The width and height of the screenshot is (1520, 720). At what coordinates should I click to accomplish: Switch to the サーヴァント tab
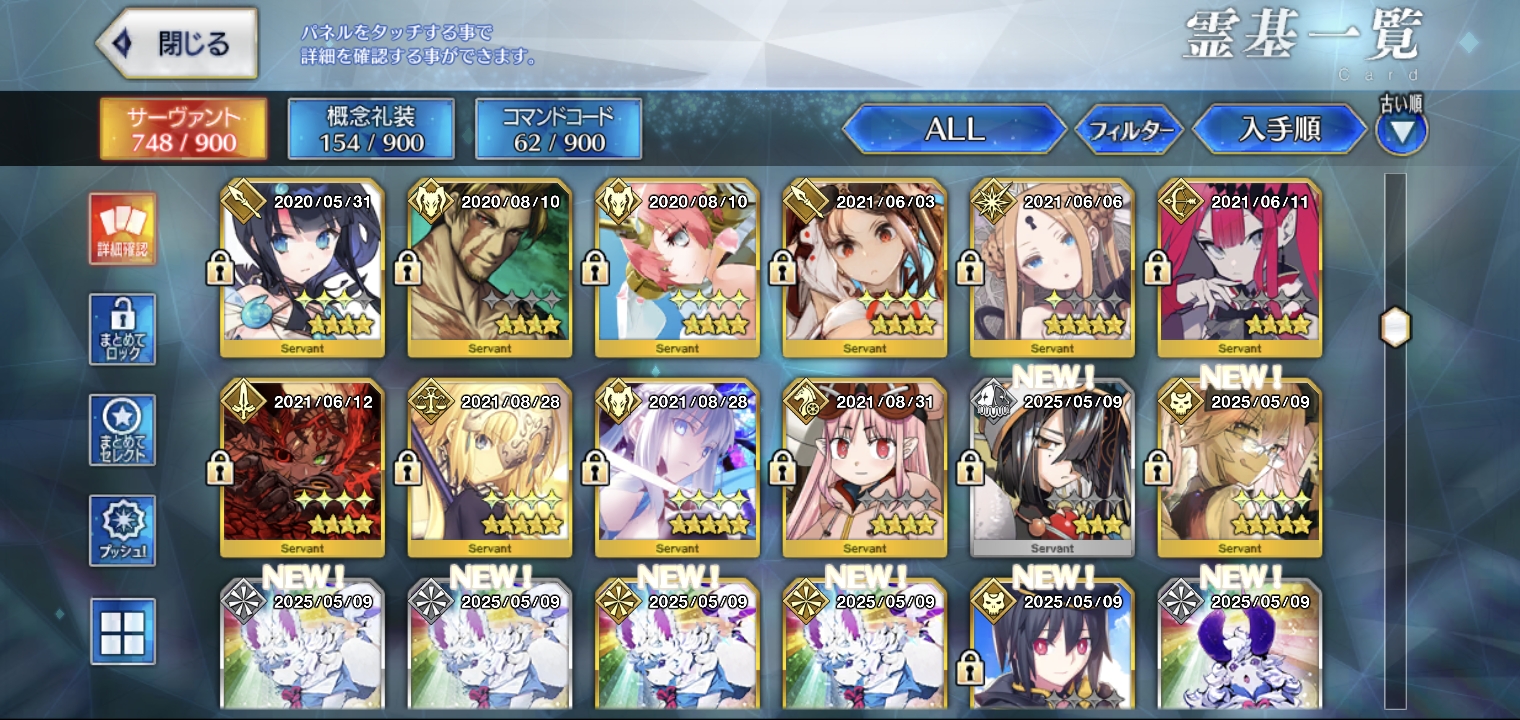183,129
